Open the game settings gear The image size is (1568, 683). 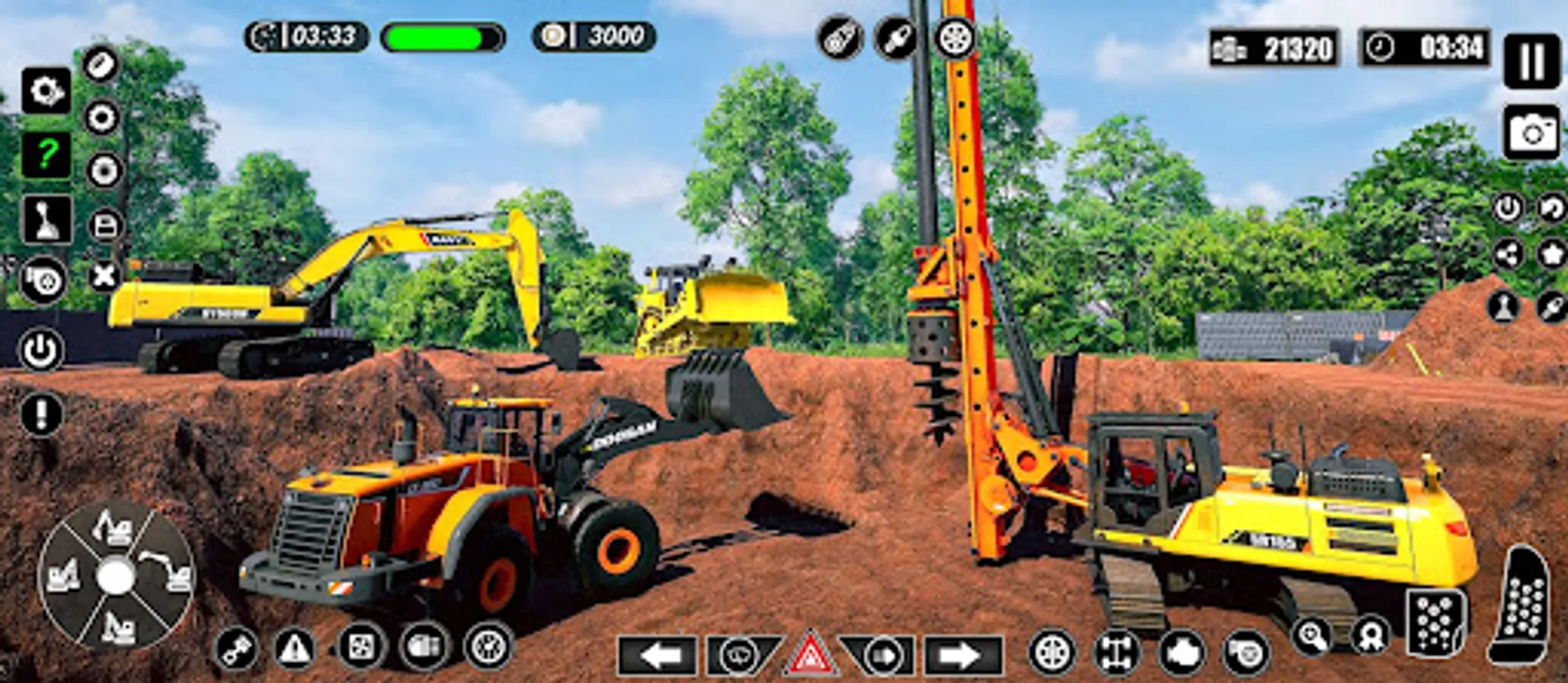[x=47, y=91]
